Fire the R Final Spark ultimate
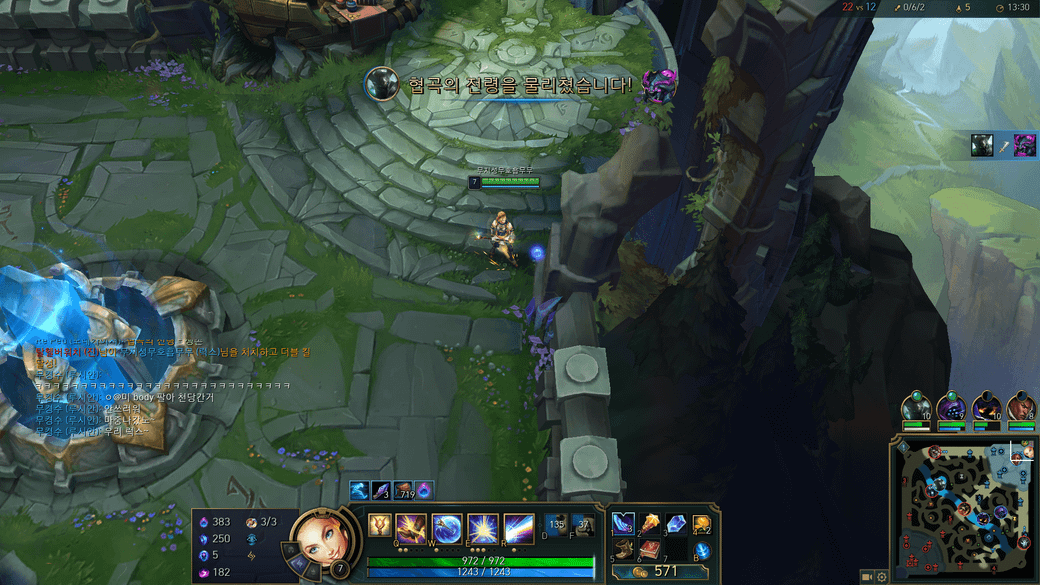 [x=517, y=528]
